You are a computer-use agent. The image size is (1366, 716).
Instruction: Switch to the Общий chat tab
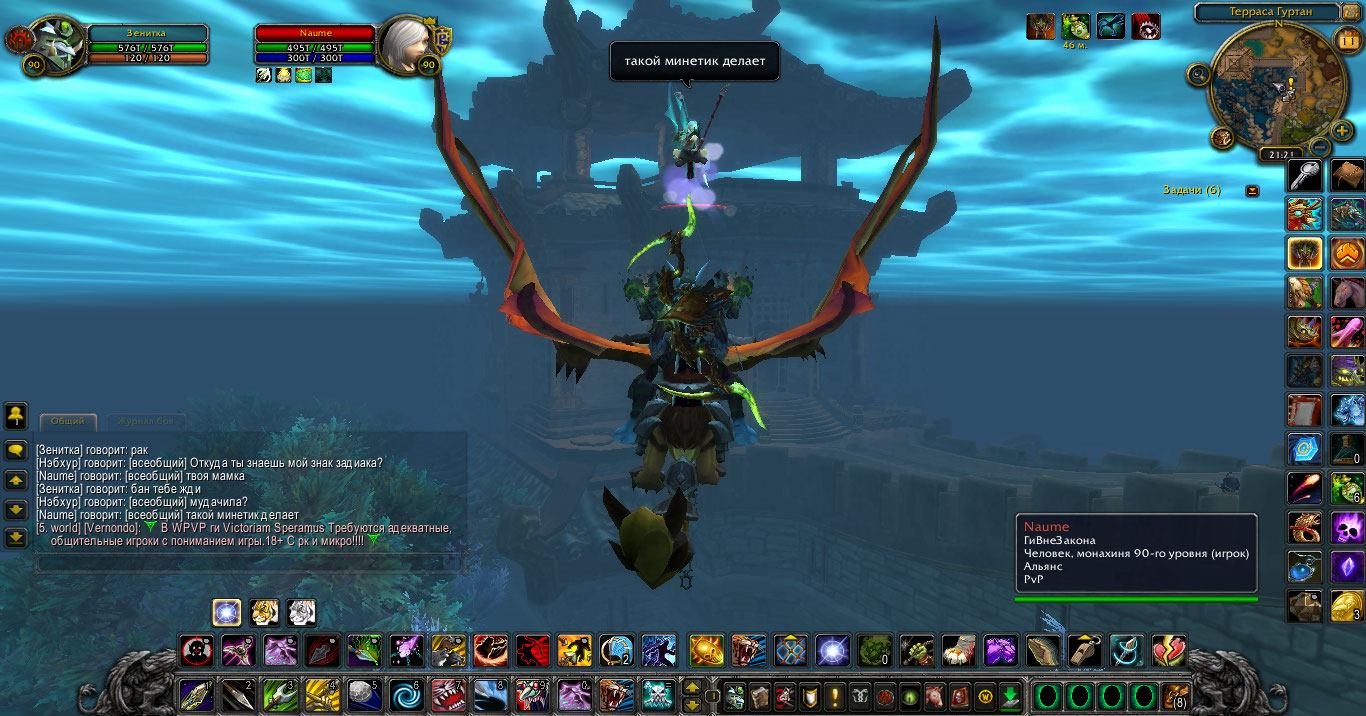[x=68, y=422]
